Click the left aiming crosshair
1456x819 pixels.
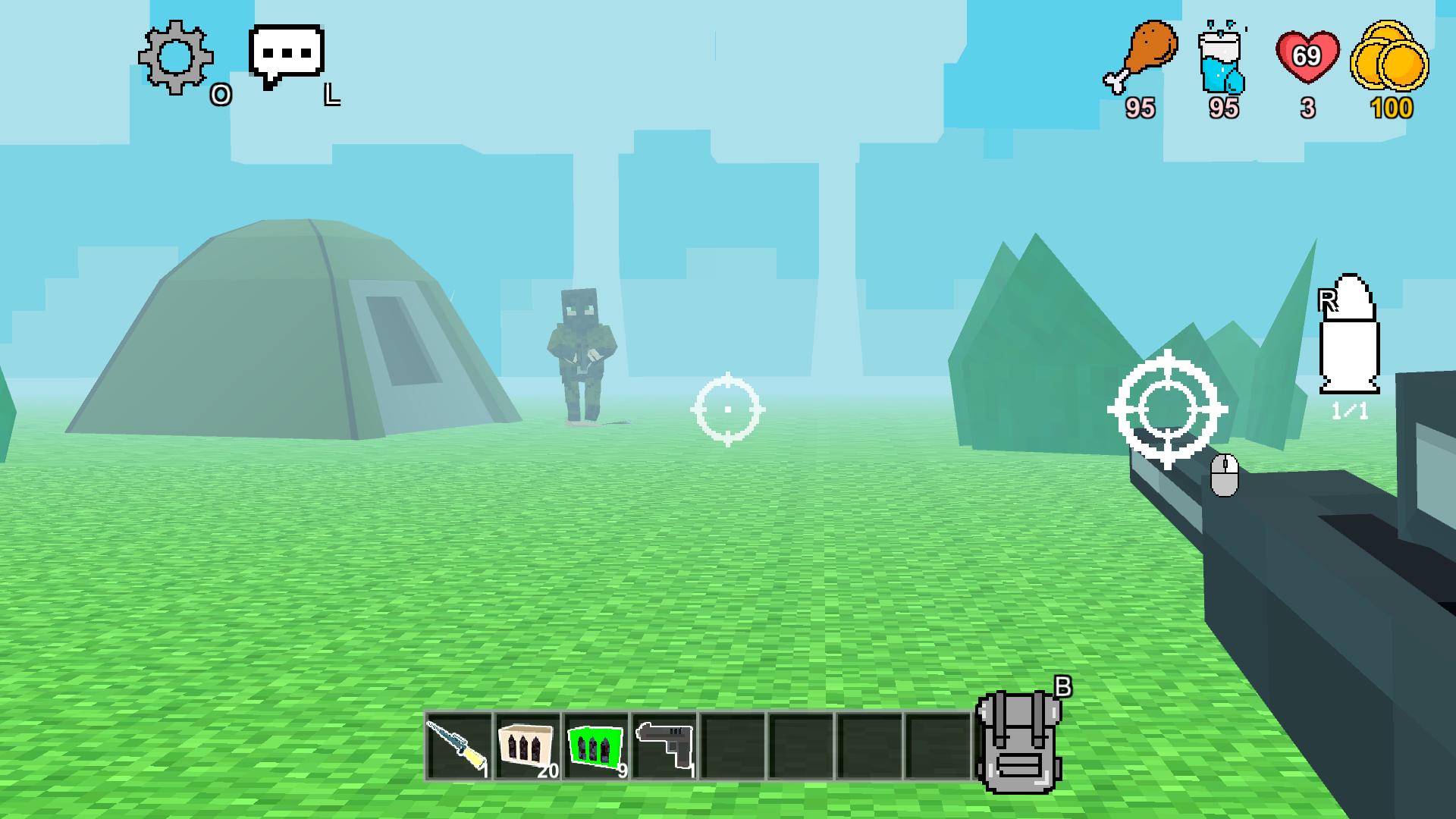tap(729, 409)
